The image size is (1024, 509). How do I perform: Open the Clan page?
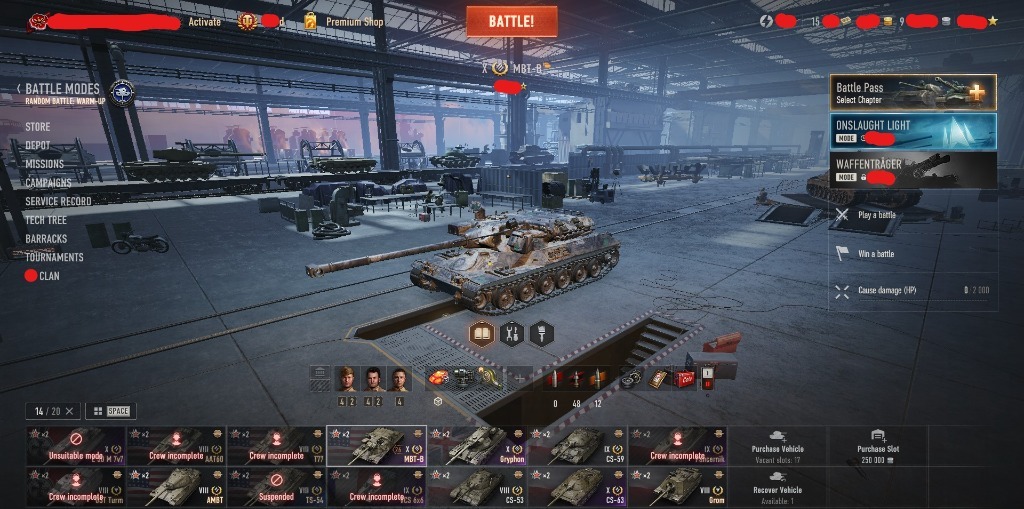pyautogui.click(x=48, y=276)
